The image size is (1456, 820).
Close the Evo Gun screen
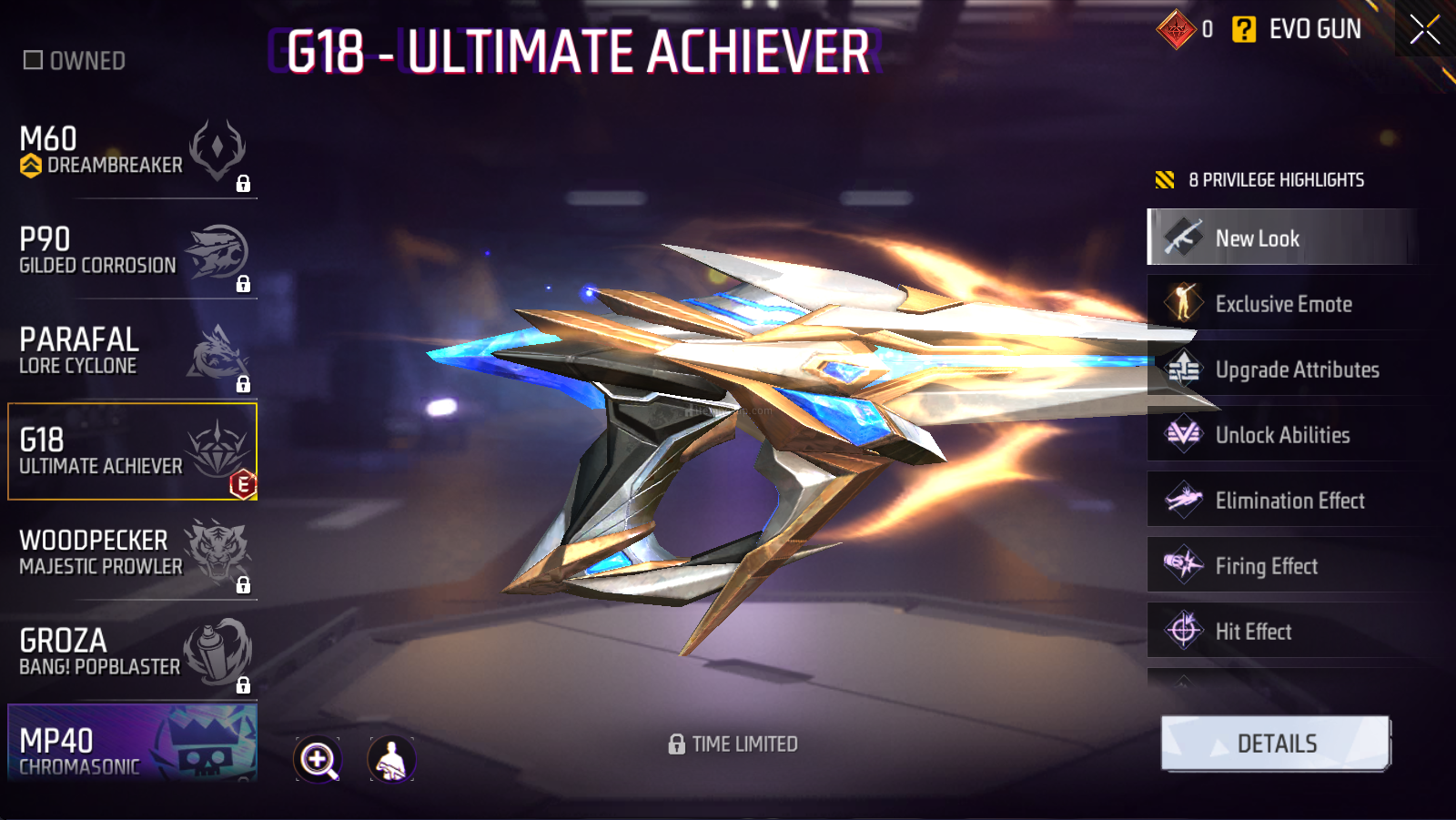[x=1424, y=29]
